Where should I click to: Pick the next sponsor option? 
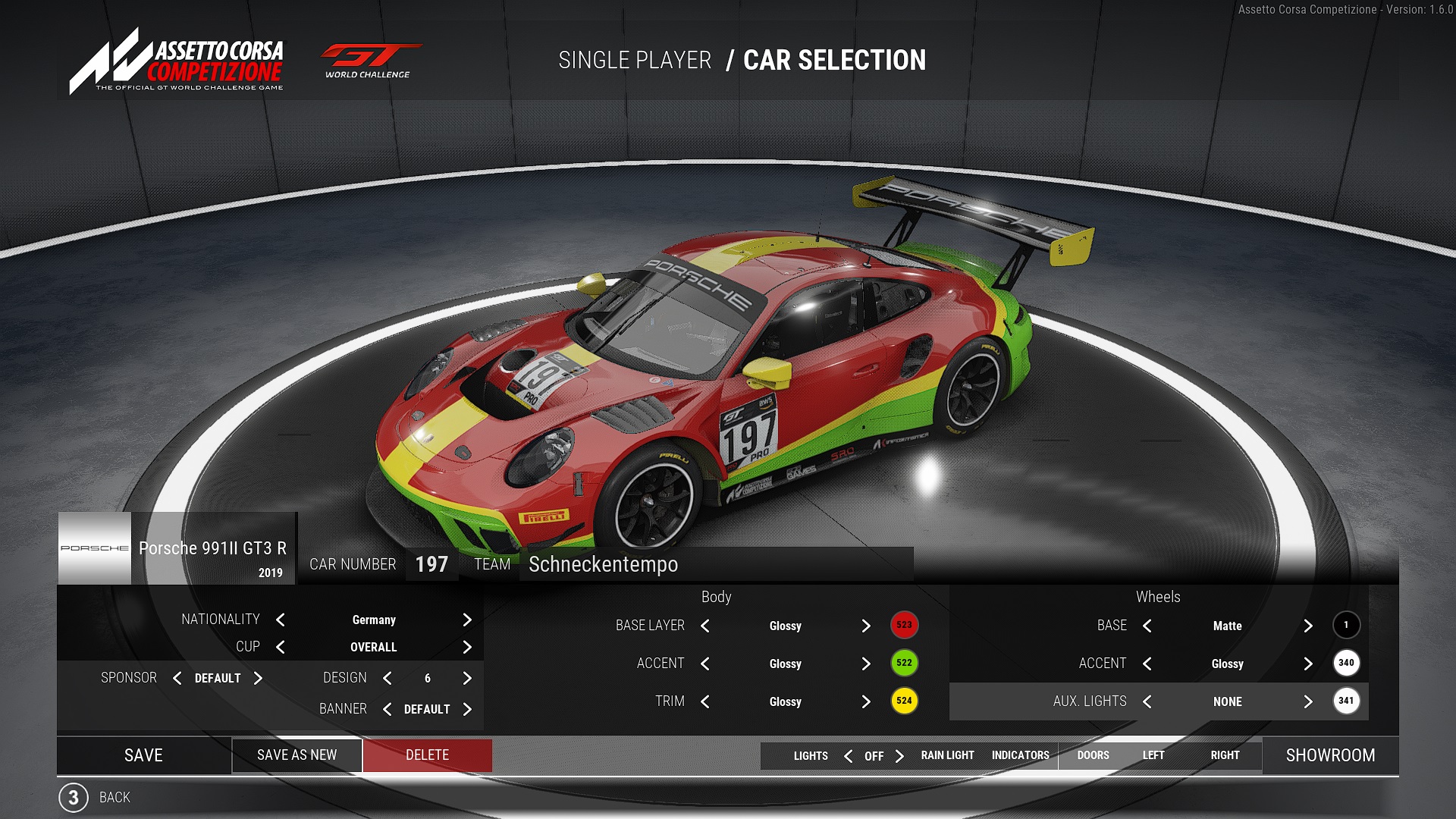tap(258, 679)
